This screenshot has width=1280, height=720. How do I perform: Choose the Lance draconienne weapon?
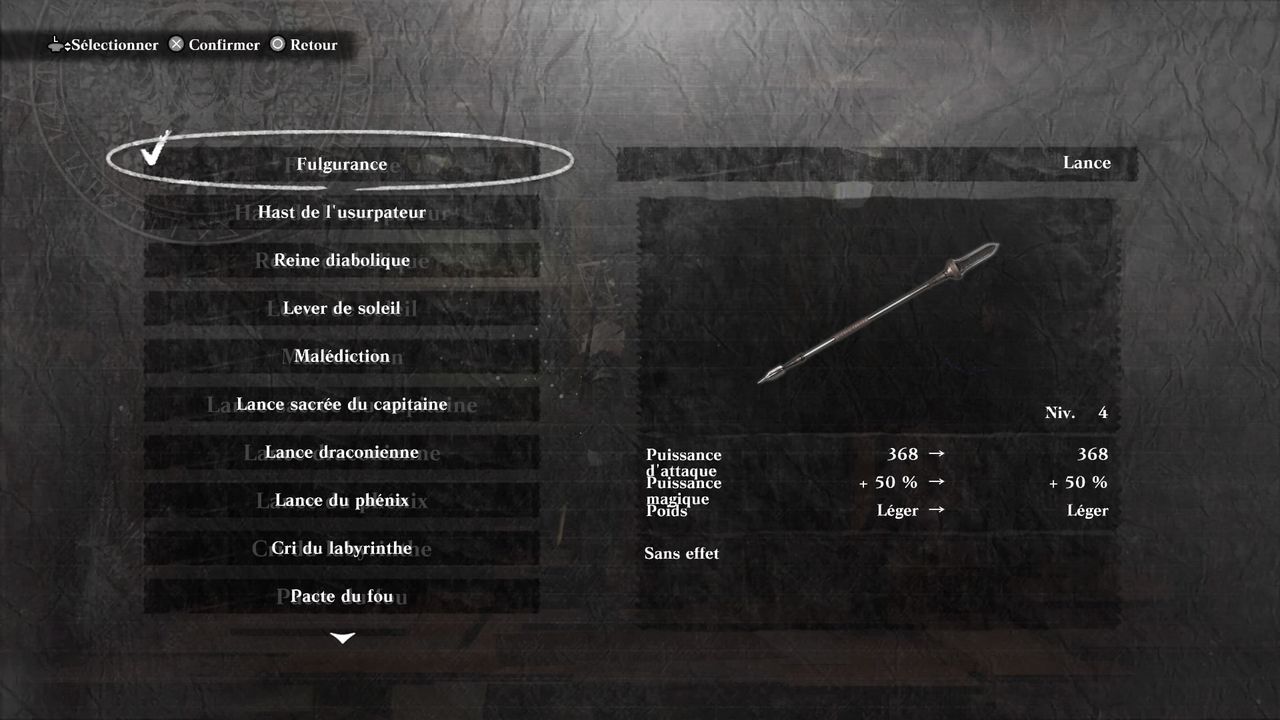341,452
